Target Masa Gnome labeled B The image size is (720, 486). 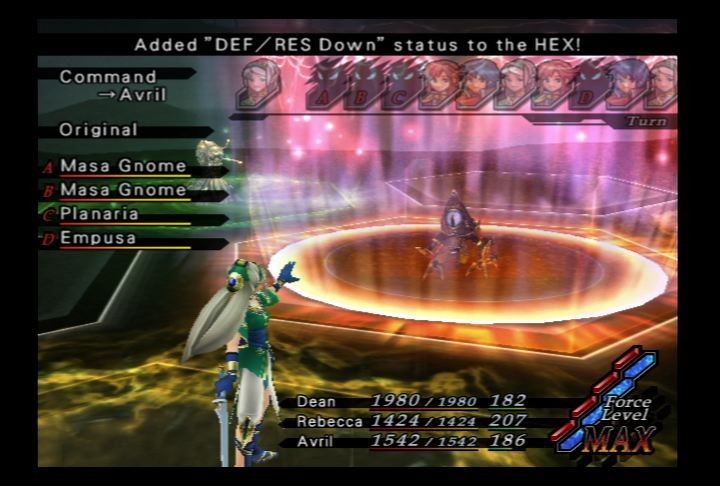[x=123, y=190]
